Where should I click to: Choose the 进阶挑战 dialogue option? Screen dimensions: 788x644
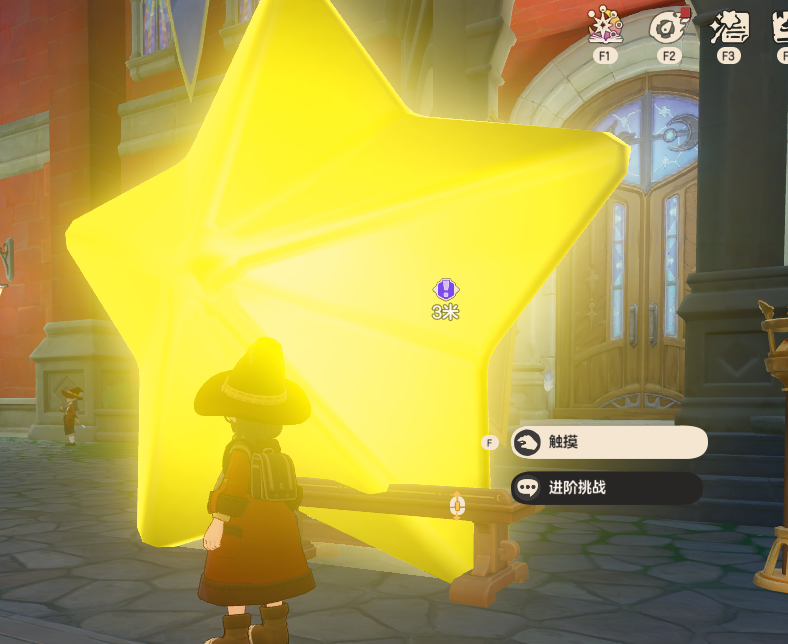pos(606,488)
